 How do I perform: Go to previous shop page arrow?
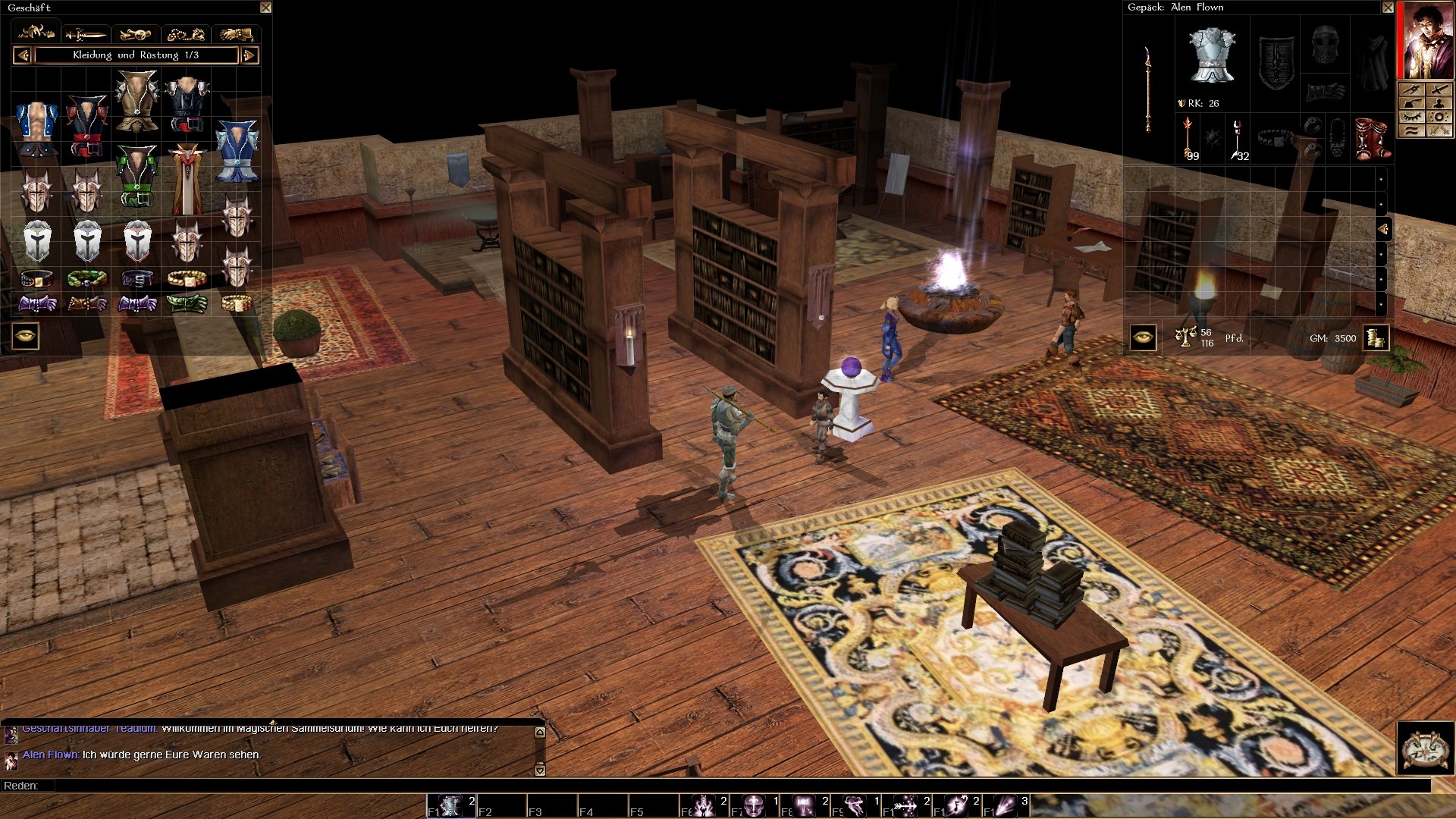22,55
